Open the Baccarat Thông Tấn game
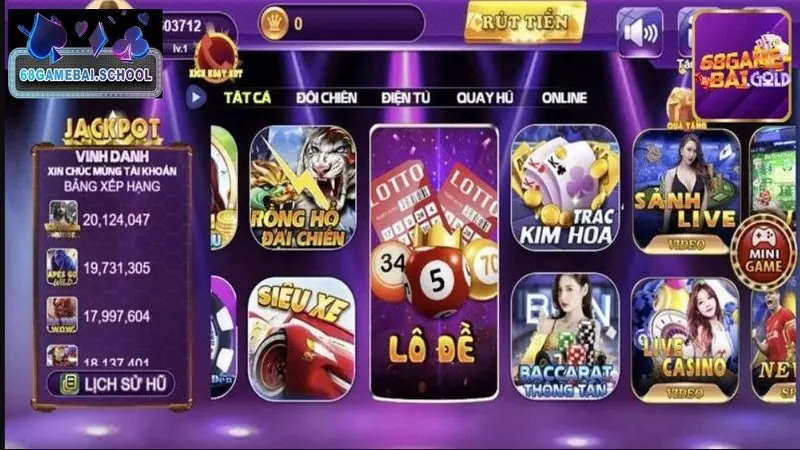The width and height of the screenshot is (800, 450). [565, 335]
